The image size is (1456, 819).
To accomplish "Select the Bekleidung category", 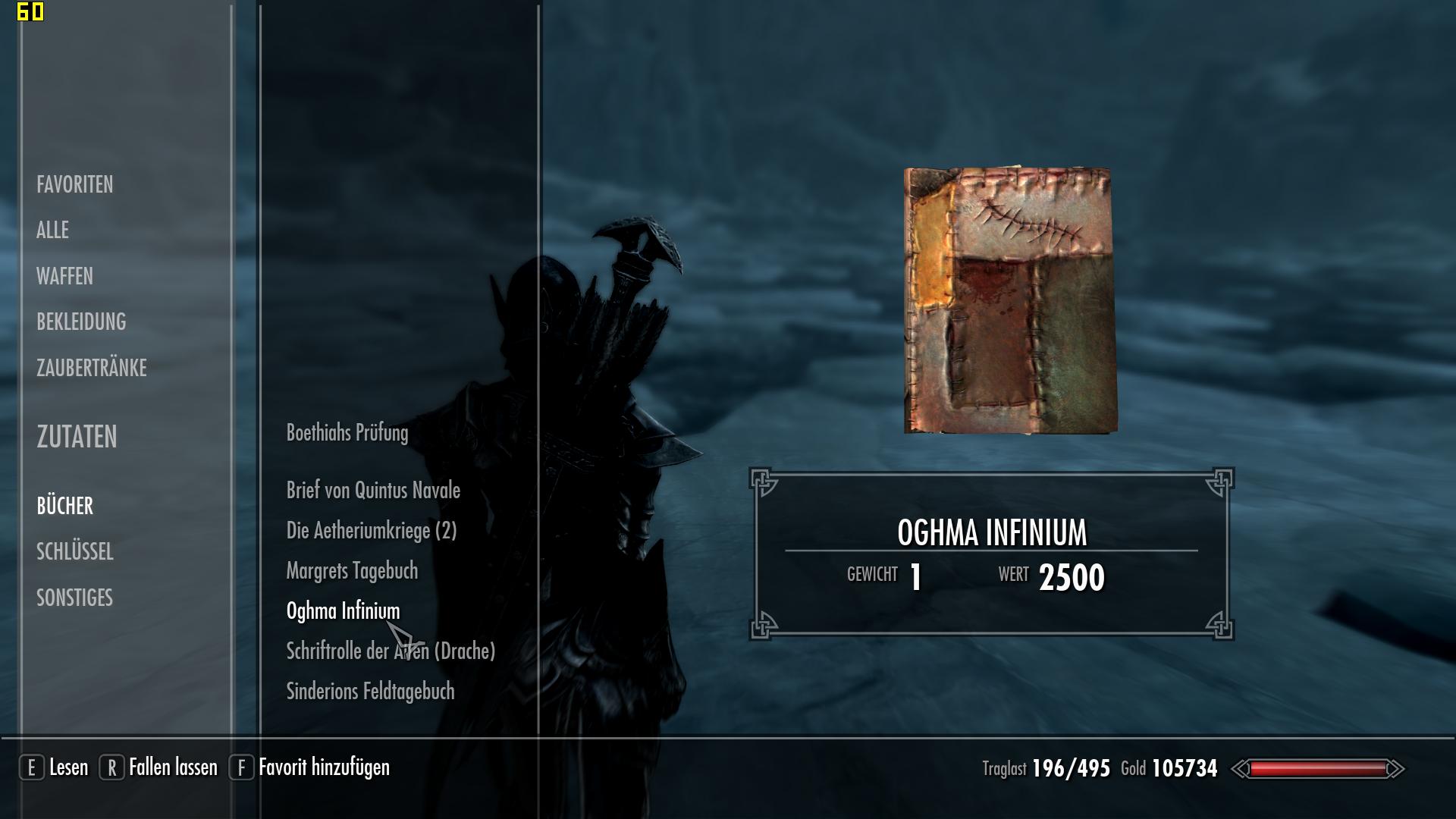I will pyautogui.click(x=81, y=322).
